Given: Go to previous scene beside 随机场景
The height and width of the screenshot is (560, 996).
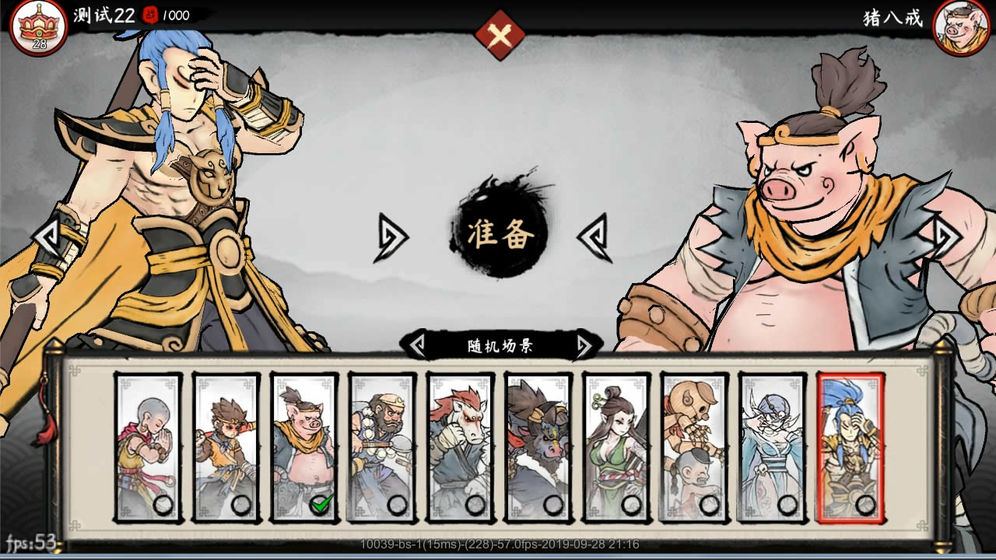Looking at the screenshot, I should point(414,346).
